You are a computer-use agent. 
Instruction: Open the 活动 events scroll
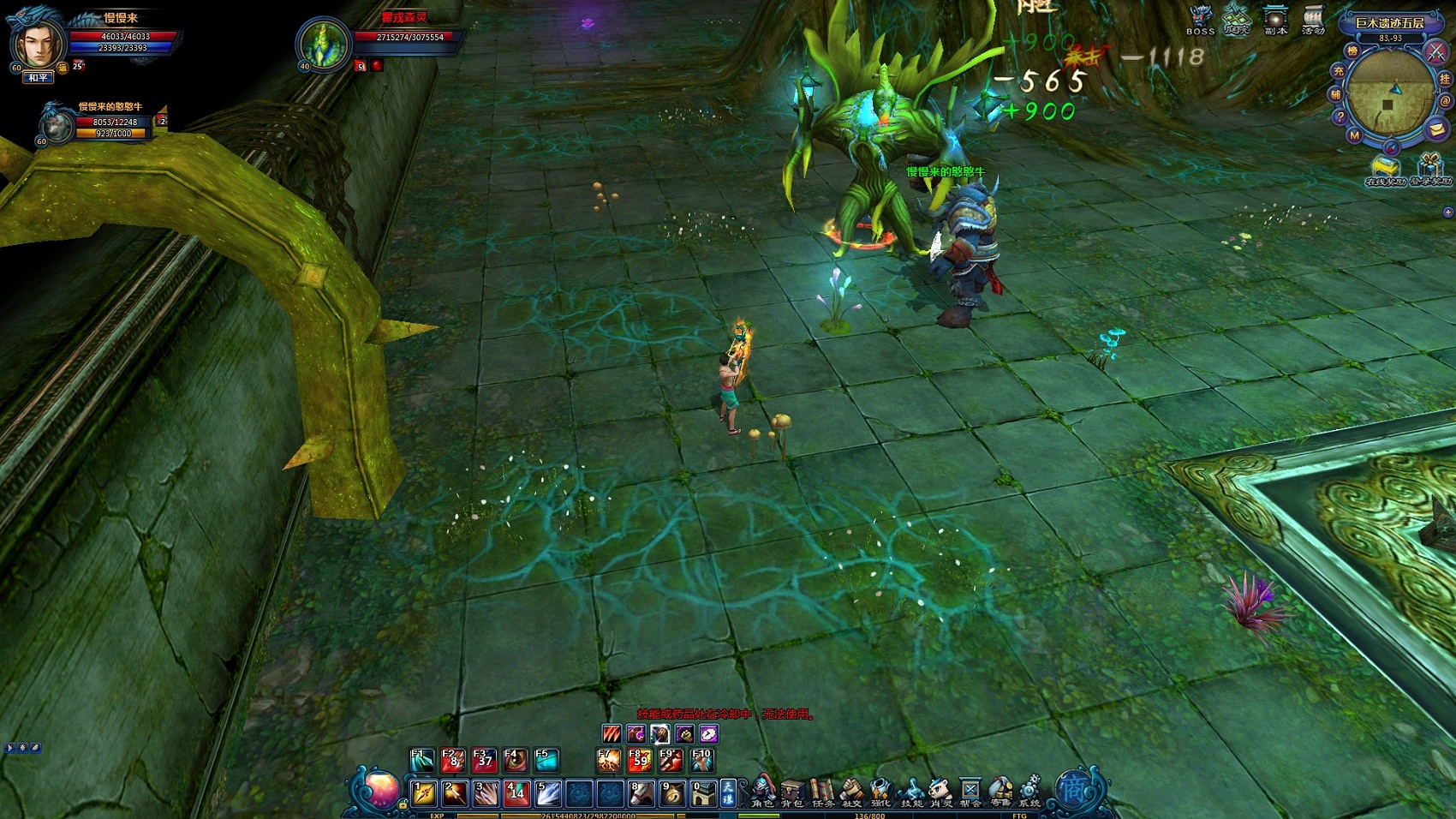(x=1313, y=19)
